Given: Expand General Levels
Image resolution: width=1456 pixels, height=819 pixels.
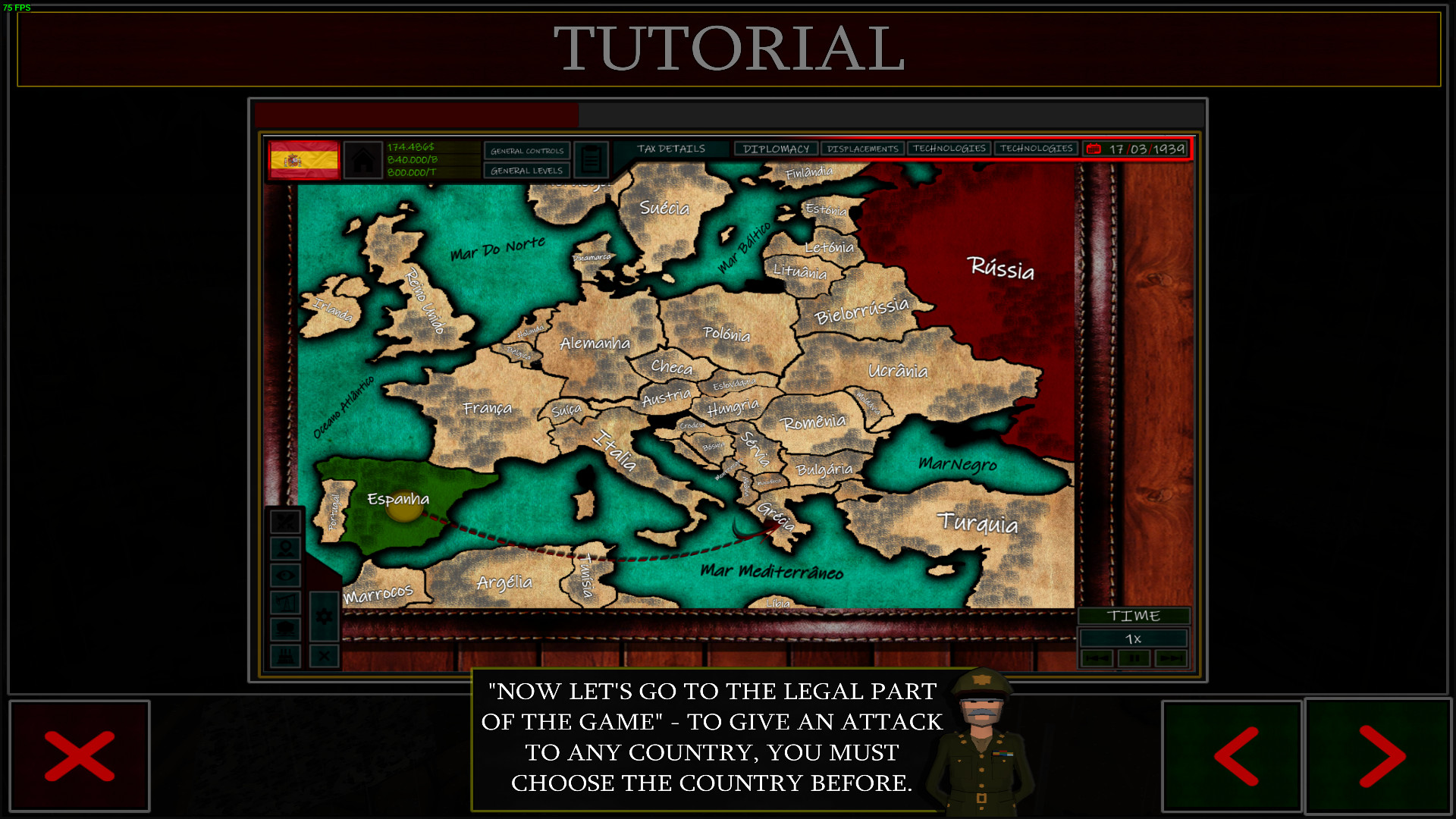Looking at the screenshot, I should [x=526, y=171].
